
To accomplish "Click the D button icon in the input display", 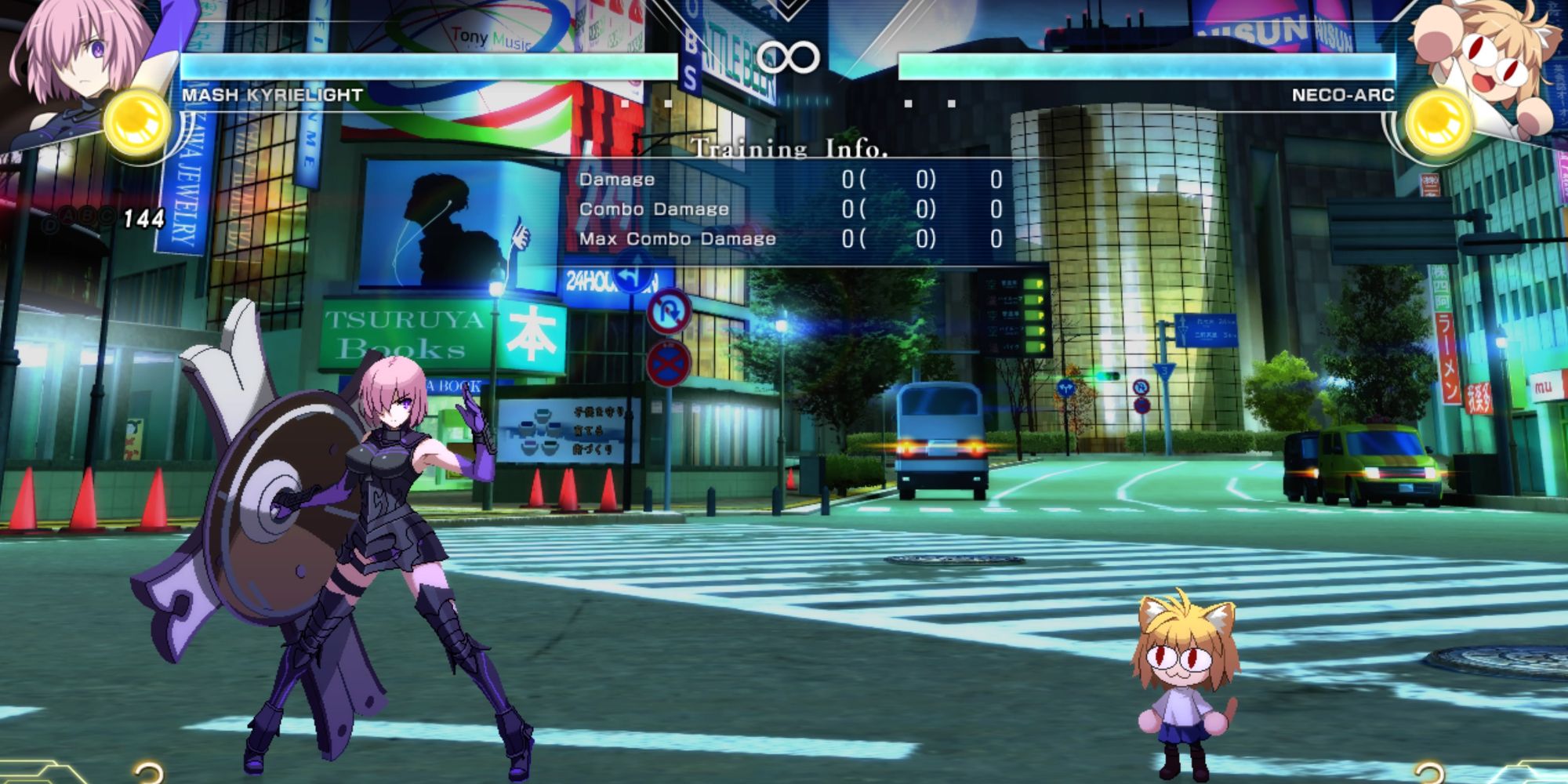I will 51,223.
